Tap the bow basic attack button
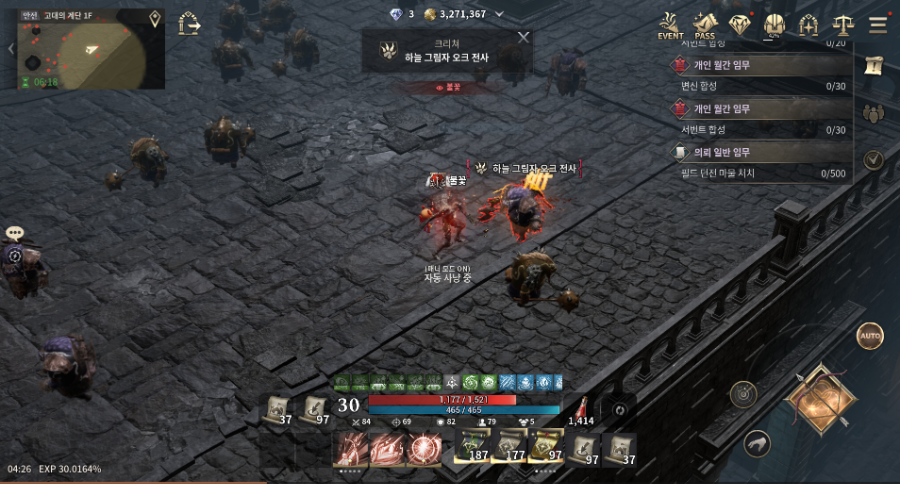This screenshot has width=900, height=484. [x=820, y=398]
